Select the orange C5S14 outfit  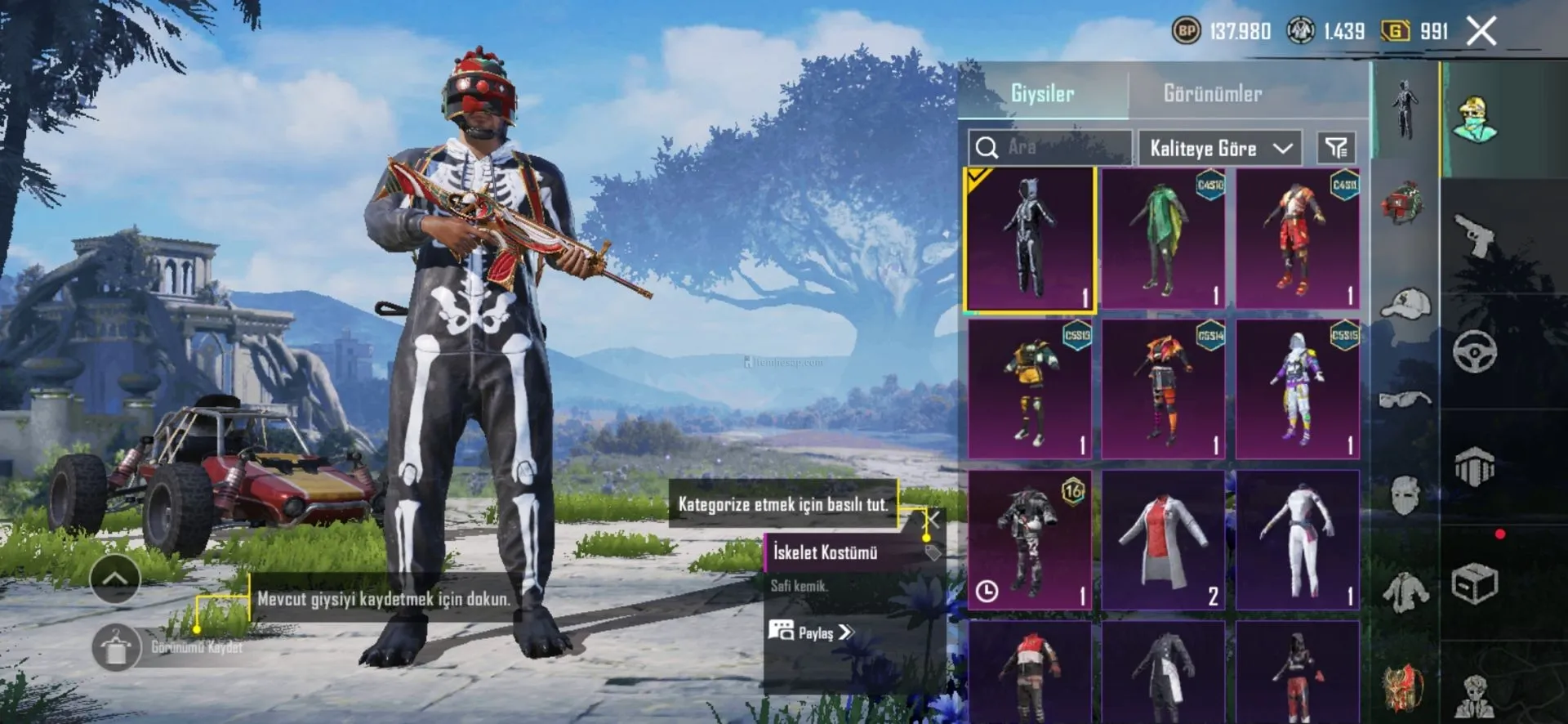point(1163,389)
